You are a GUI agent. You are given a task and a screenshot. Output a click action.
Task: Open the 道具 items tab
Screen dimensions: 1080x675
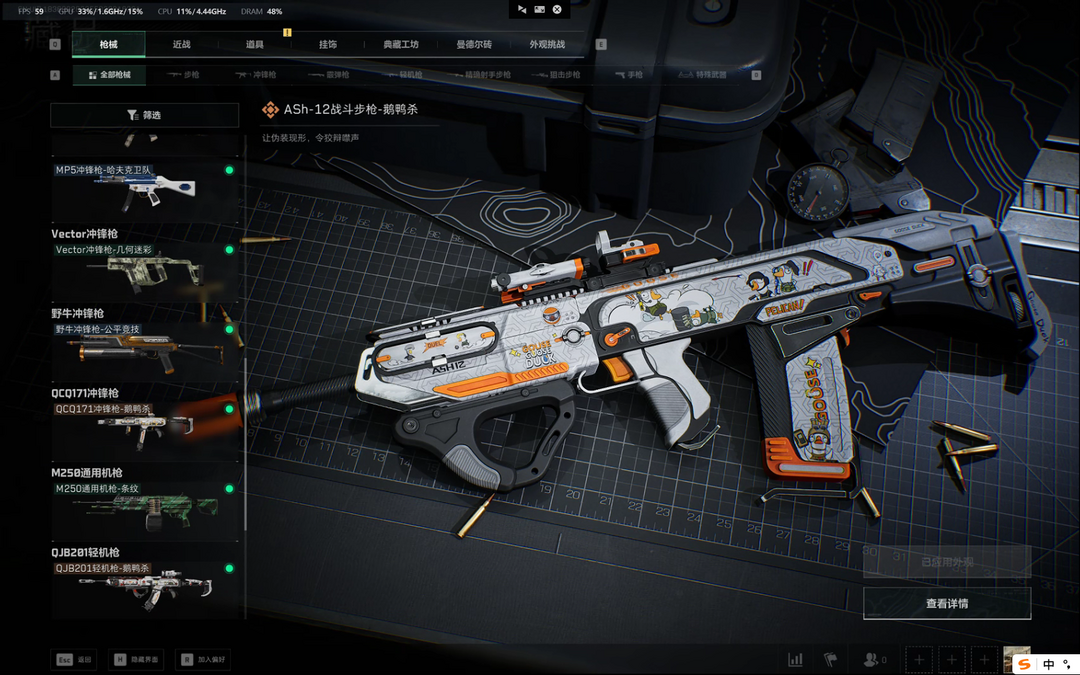255,44
